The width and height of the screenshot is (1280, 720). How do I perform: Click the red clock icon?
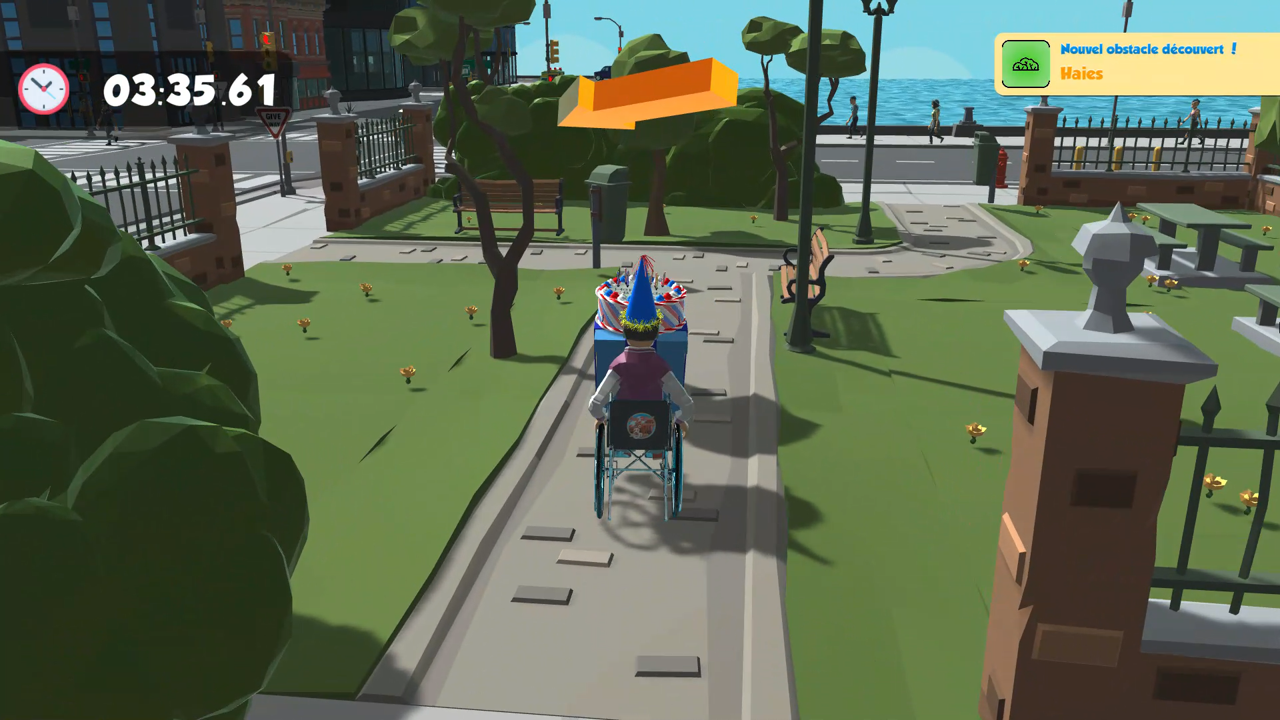[44, 88]
